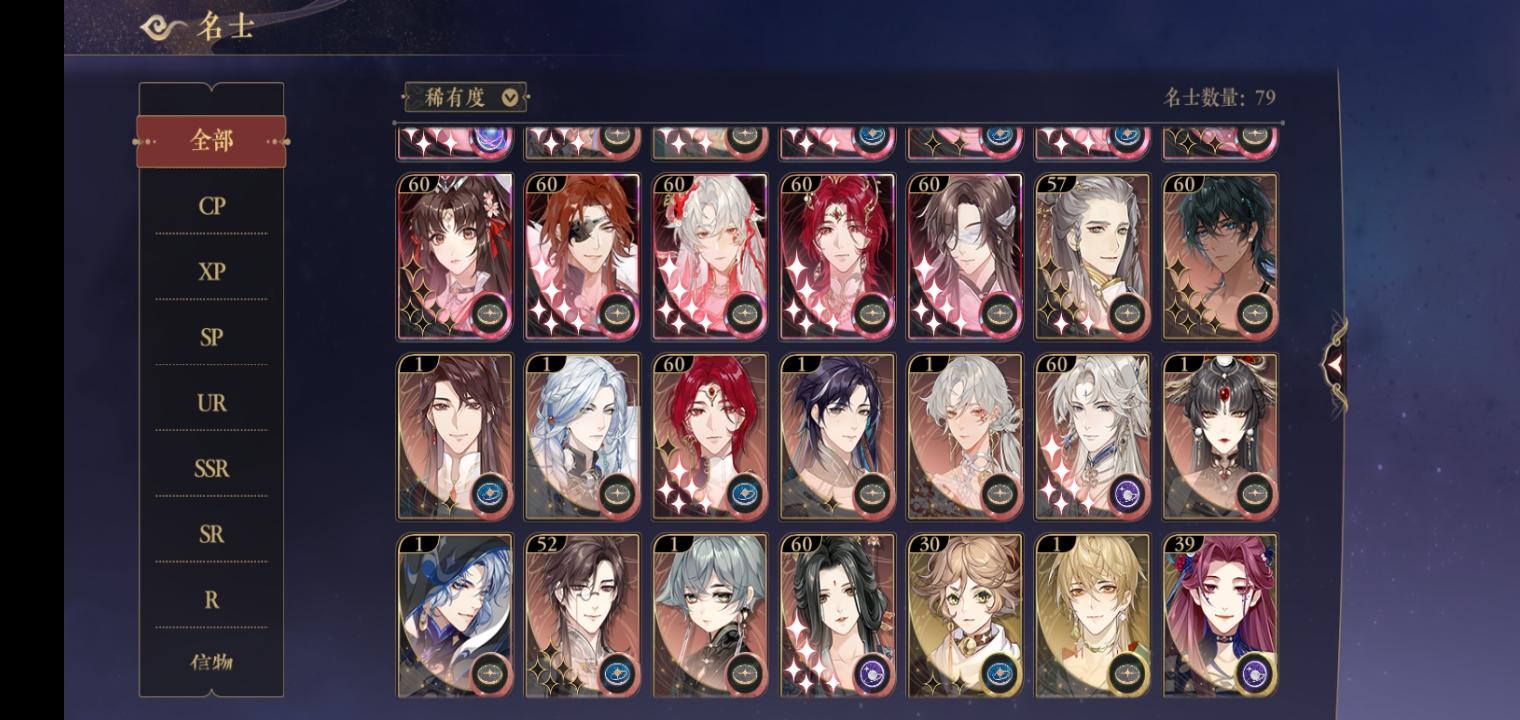
Task: Click the SR rarity filter
Action: click(211, 534)
